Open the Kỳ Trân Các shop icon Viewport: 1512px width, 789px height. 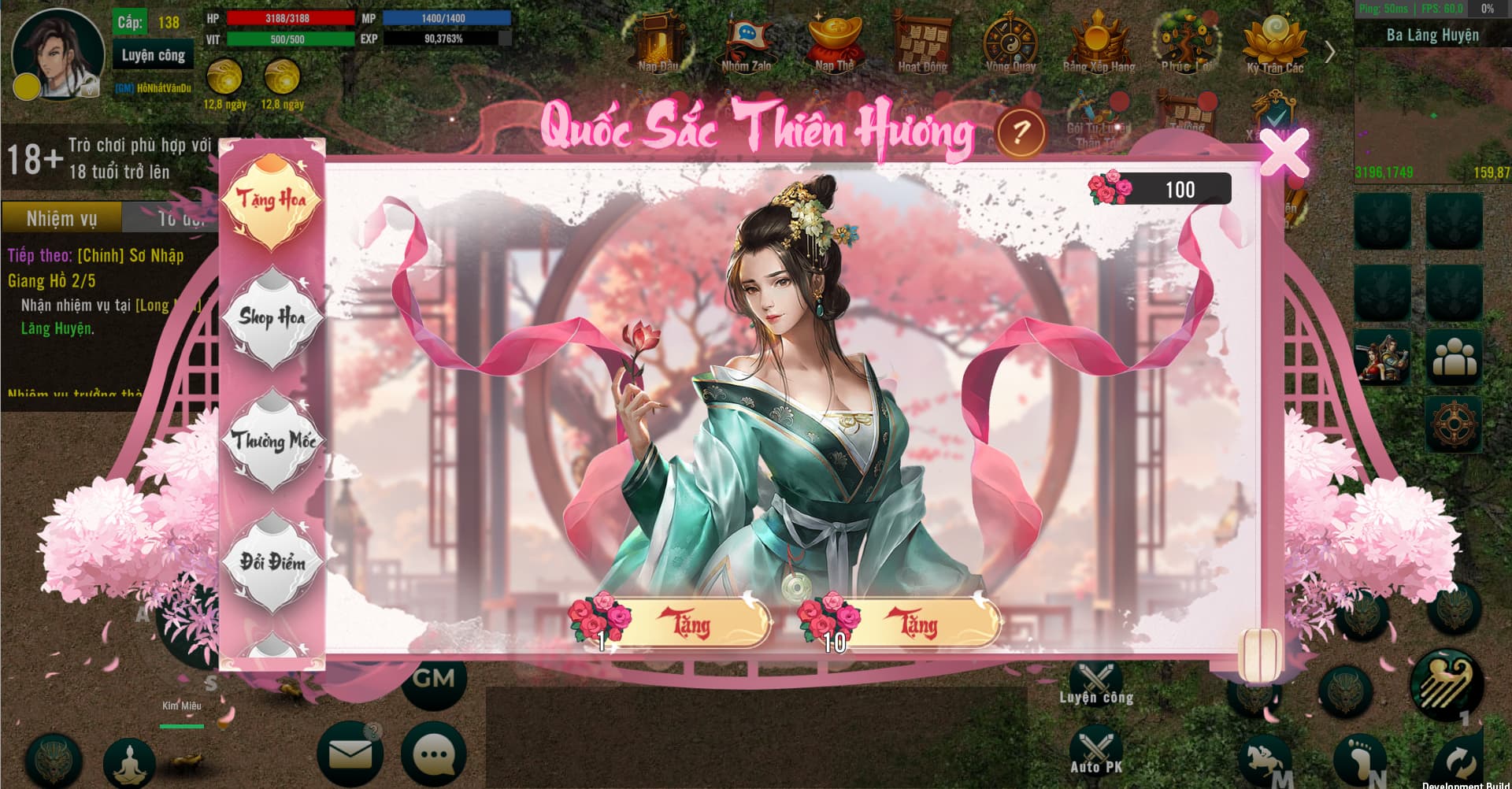(x=1274, y=43)
